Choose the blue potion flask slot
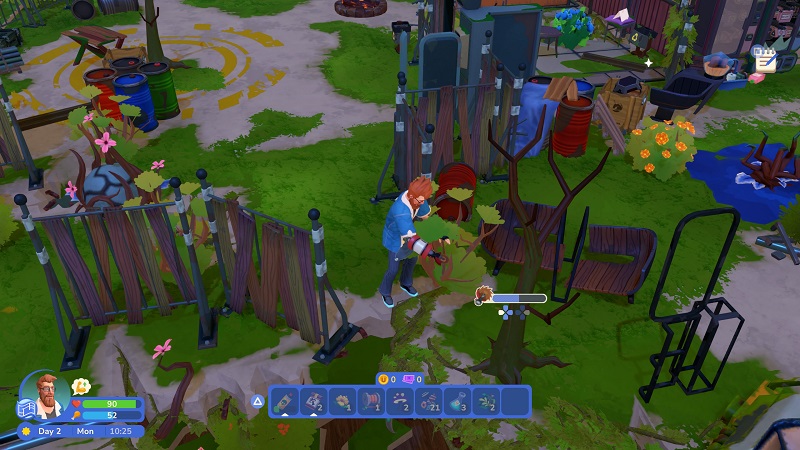The width and height of the screenshot is (800, 450). coord(458,401)
